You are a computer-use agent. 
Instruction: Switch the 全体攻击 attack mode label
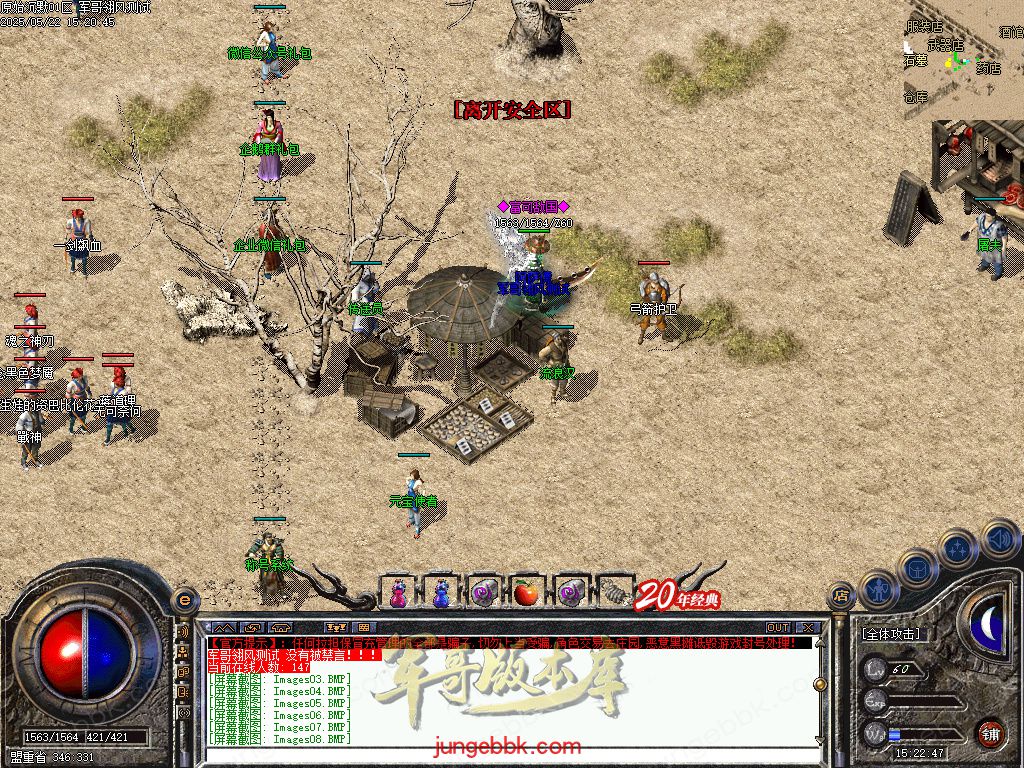pos(891,634)
